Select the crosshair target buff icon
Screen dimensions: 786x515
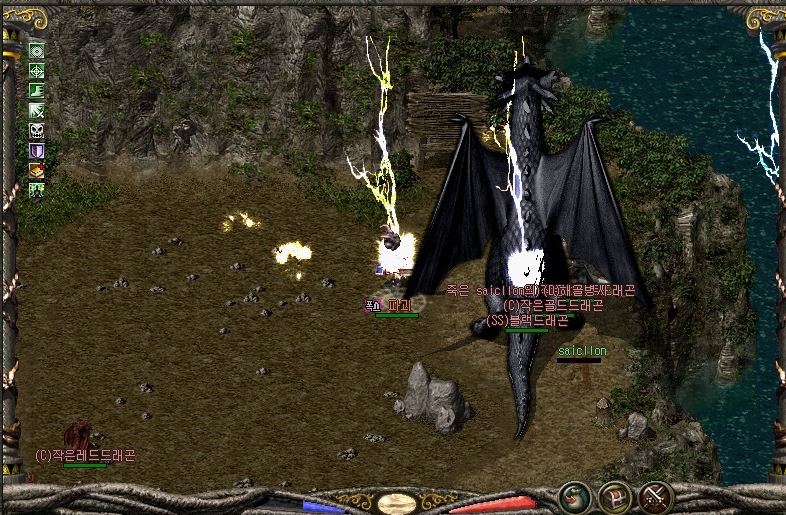[x=37, y=71]
